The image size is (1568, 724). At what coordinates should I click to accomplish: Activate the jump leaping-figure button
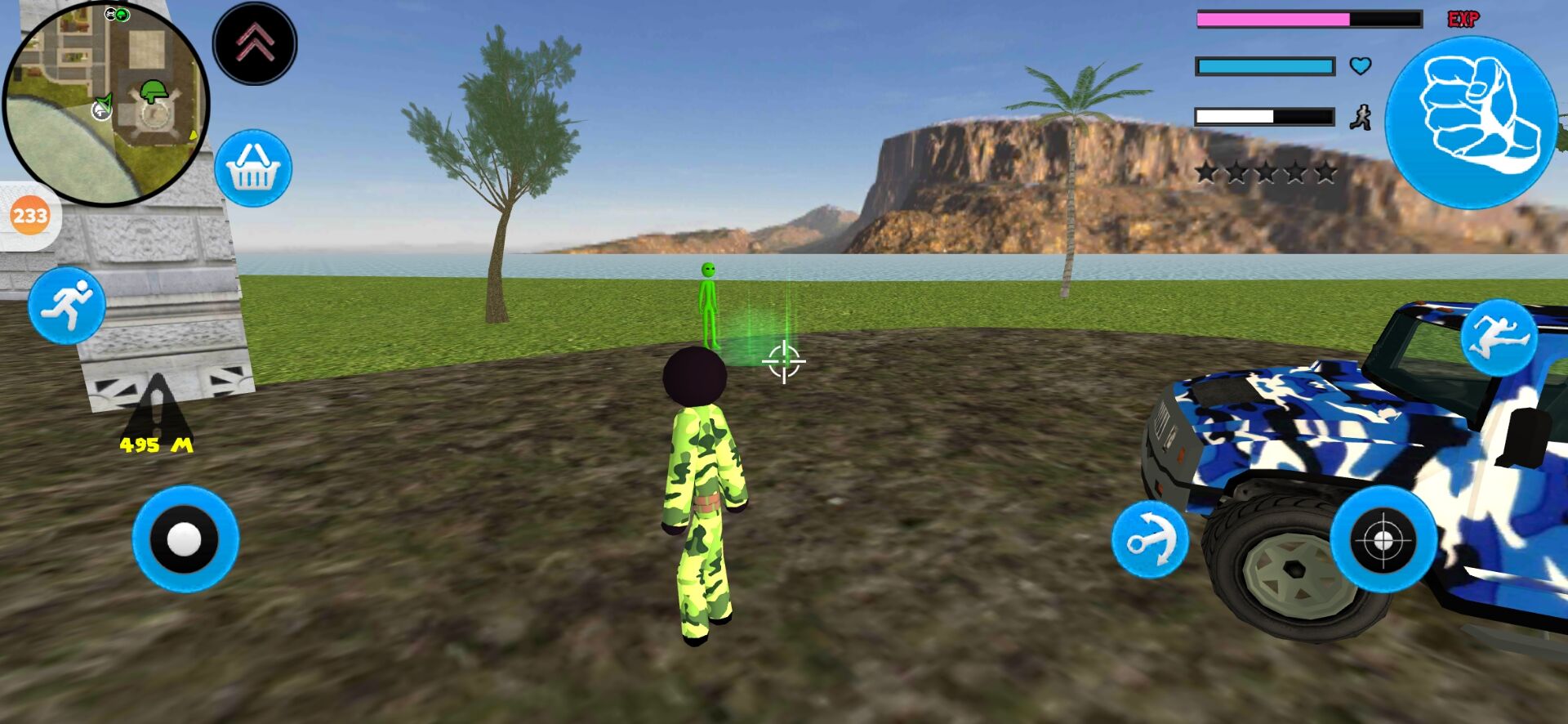point(1499,337)
